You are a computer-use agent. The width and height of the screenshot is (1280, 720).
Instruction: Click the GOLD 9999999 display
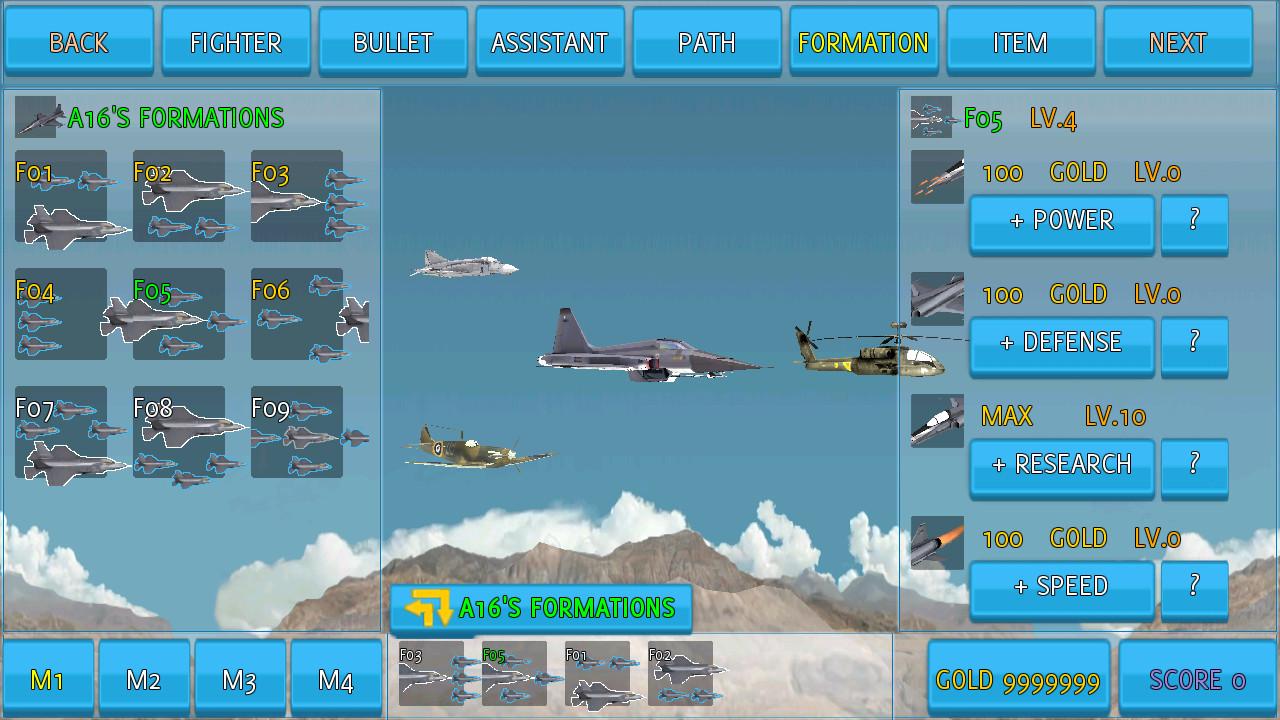click(x=1022, y=677)
